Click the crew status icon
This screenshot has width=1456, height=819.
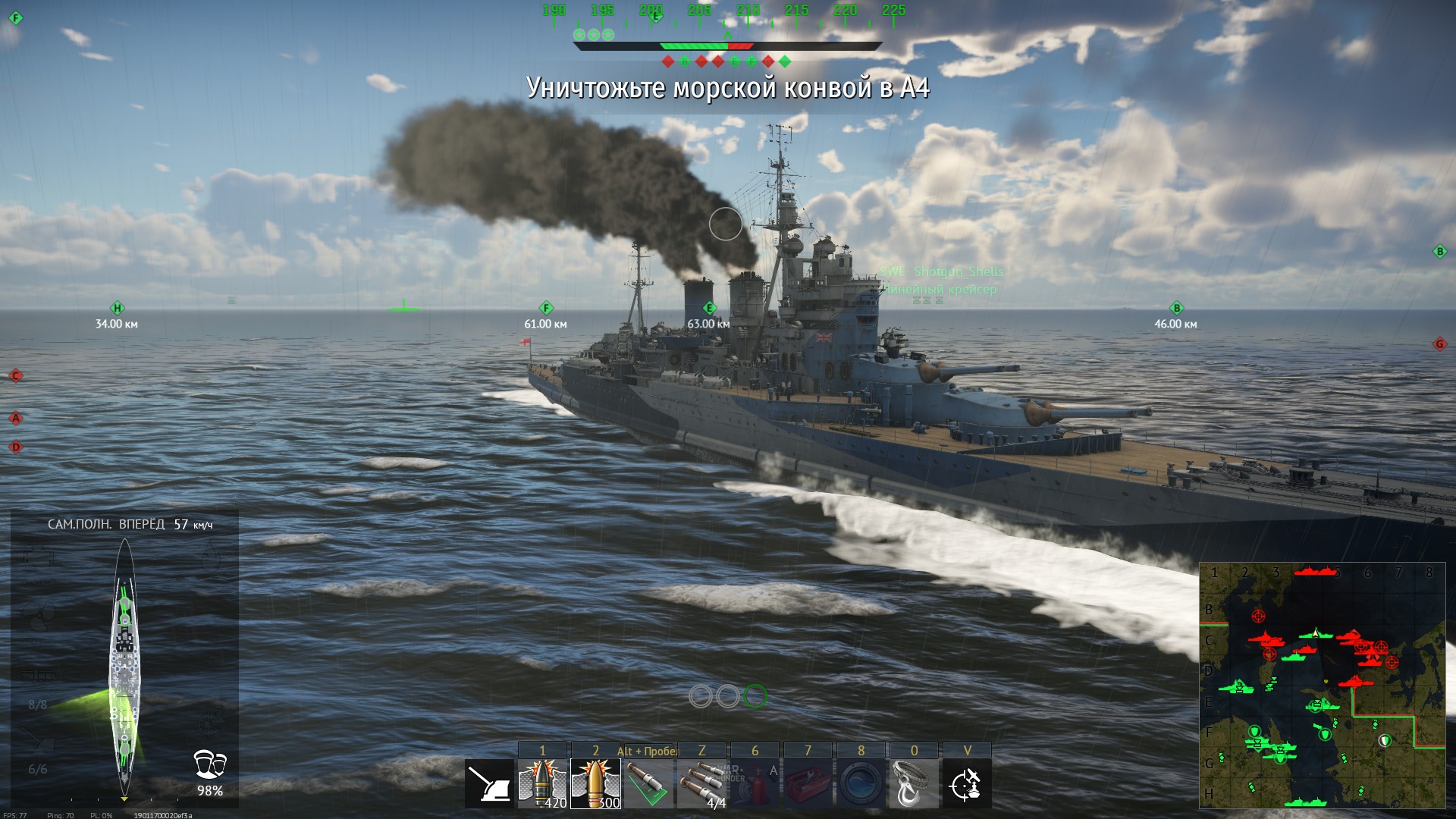pos(209,764)
